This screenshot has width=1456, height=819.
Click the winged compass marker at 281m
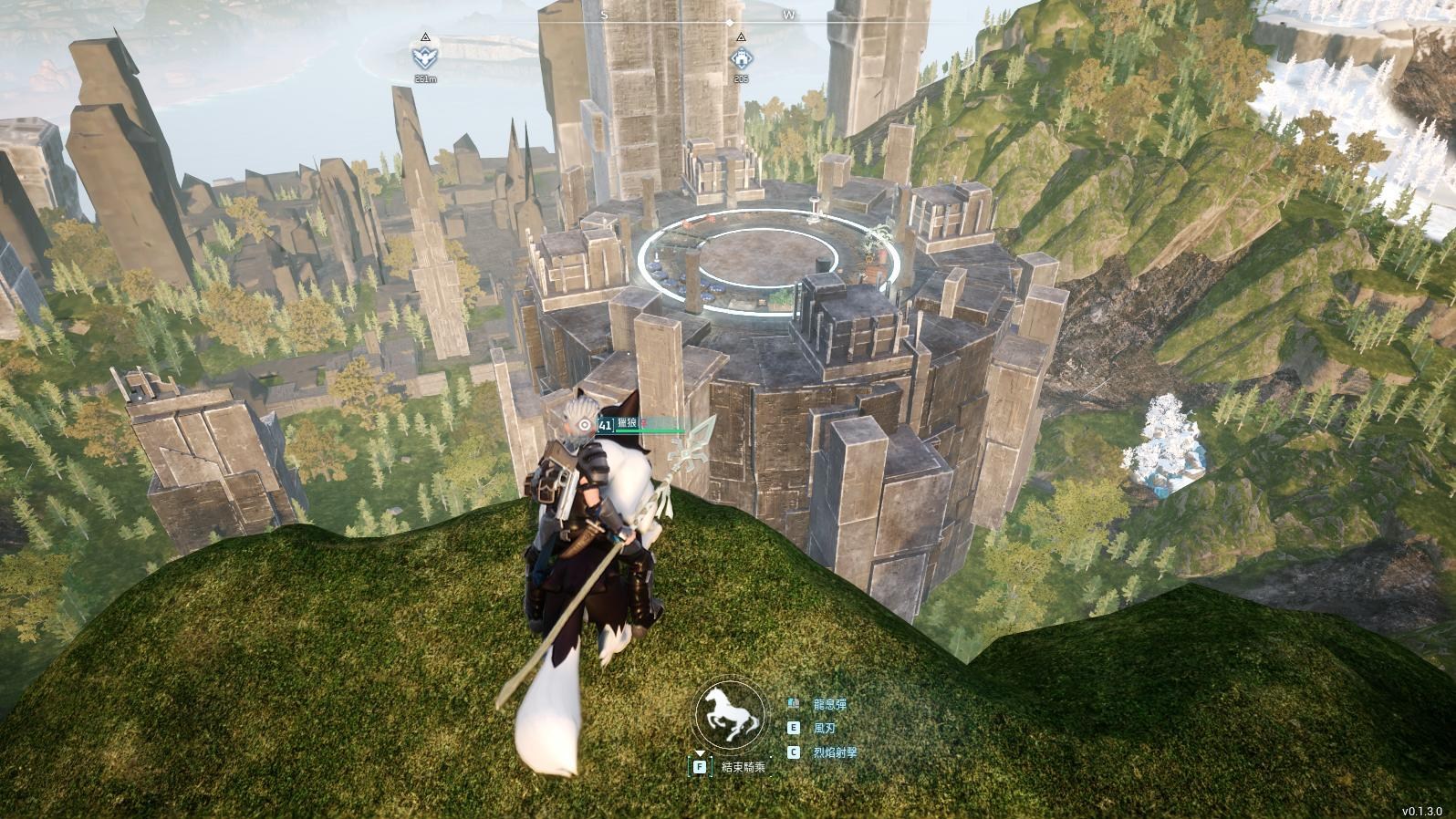(425, 57)
